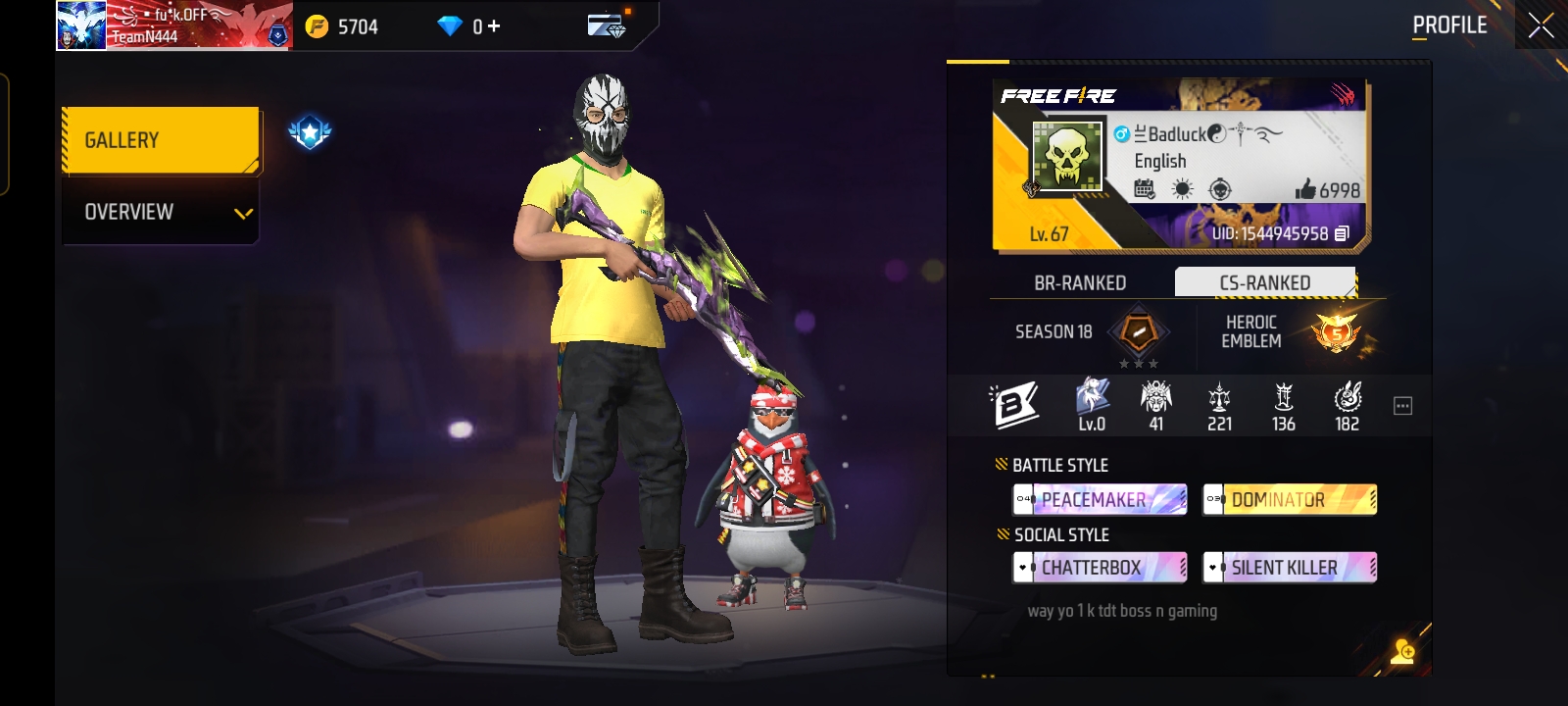Open the more options ellipsis button
The image size is (1568, 706).
click(1402, 406)
